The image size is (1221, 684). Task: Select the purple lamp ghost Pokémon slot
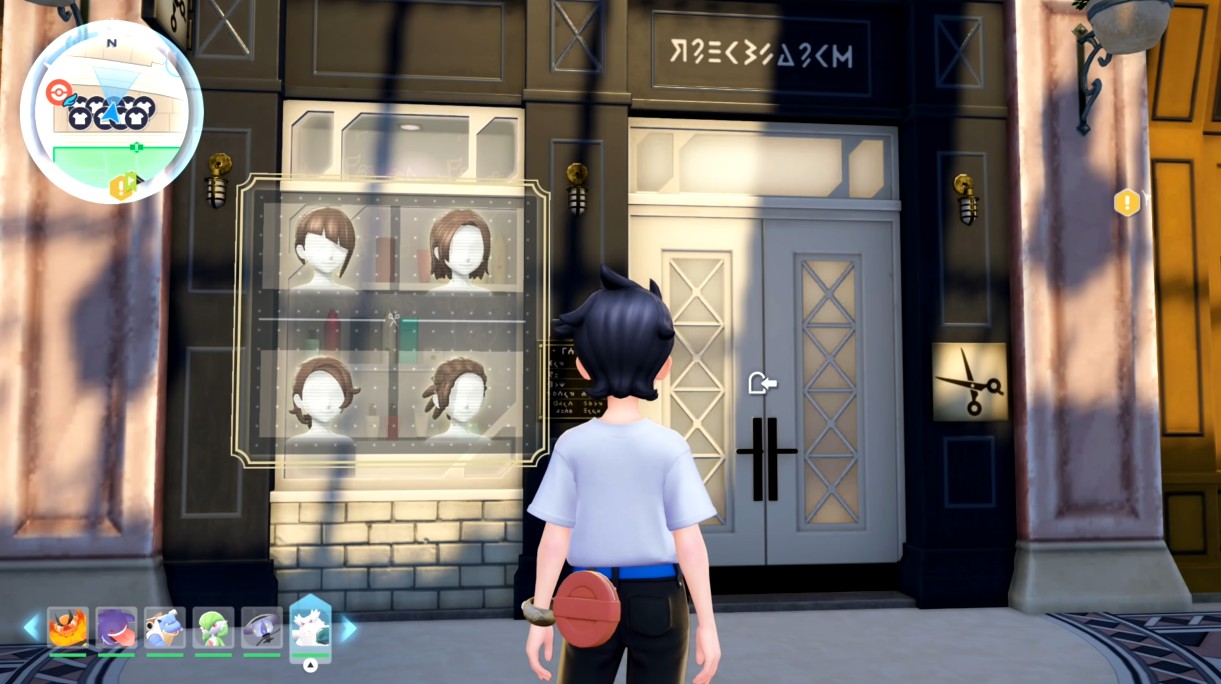click(x=262, y=627)
